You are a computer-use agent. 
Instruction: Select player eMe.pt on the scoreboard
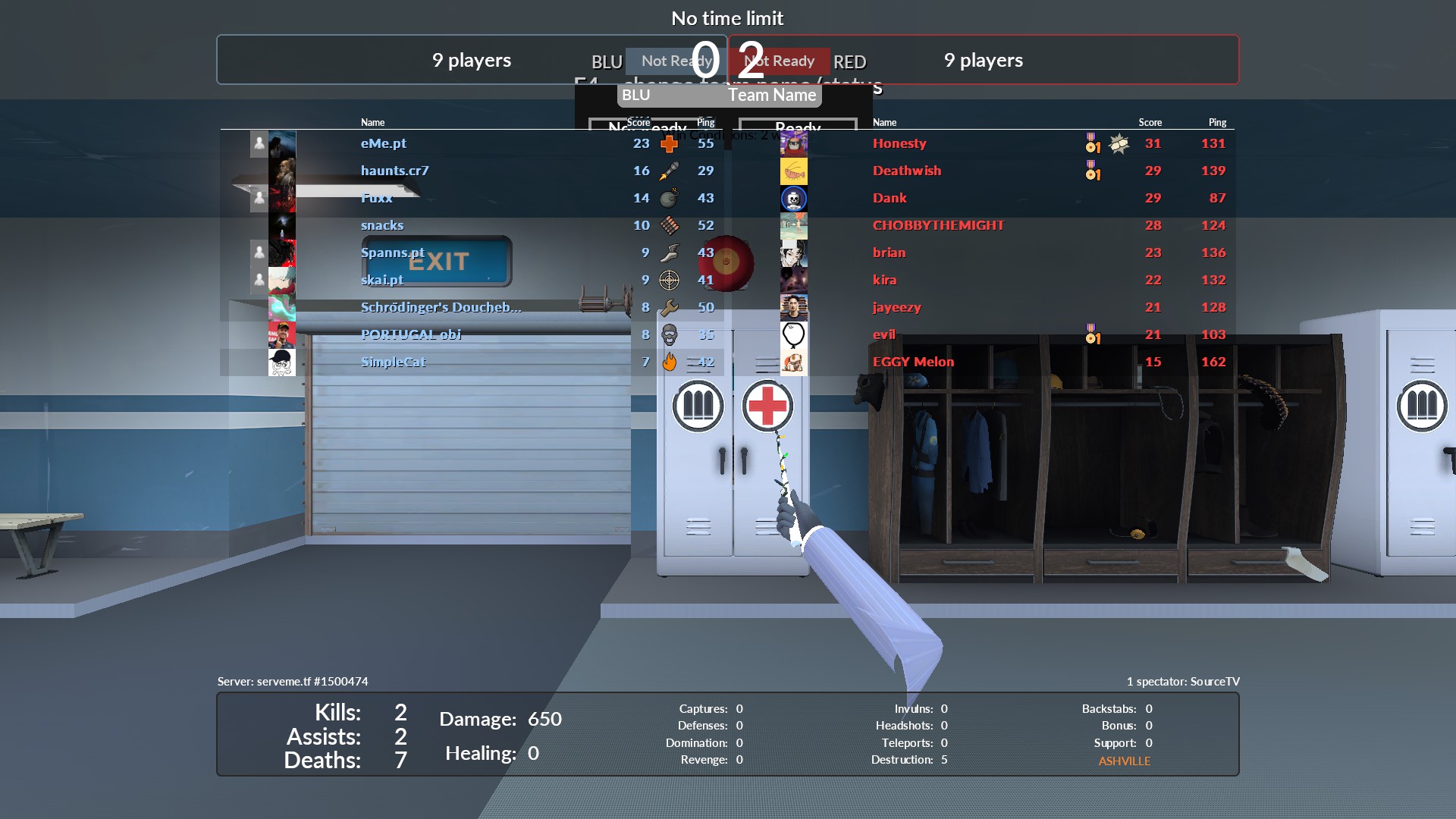(x=384, y=143)
